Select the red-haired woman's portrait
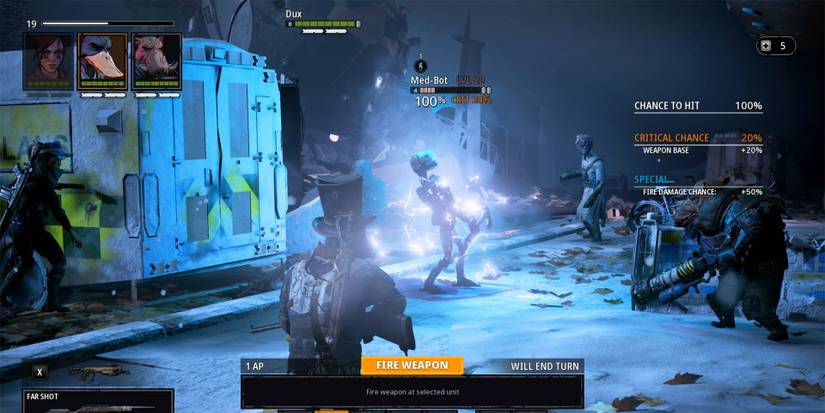 coord(50,61)
